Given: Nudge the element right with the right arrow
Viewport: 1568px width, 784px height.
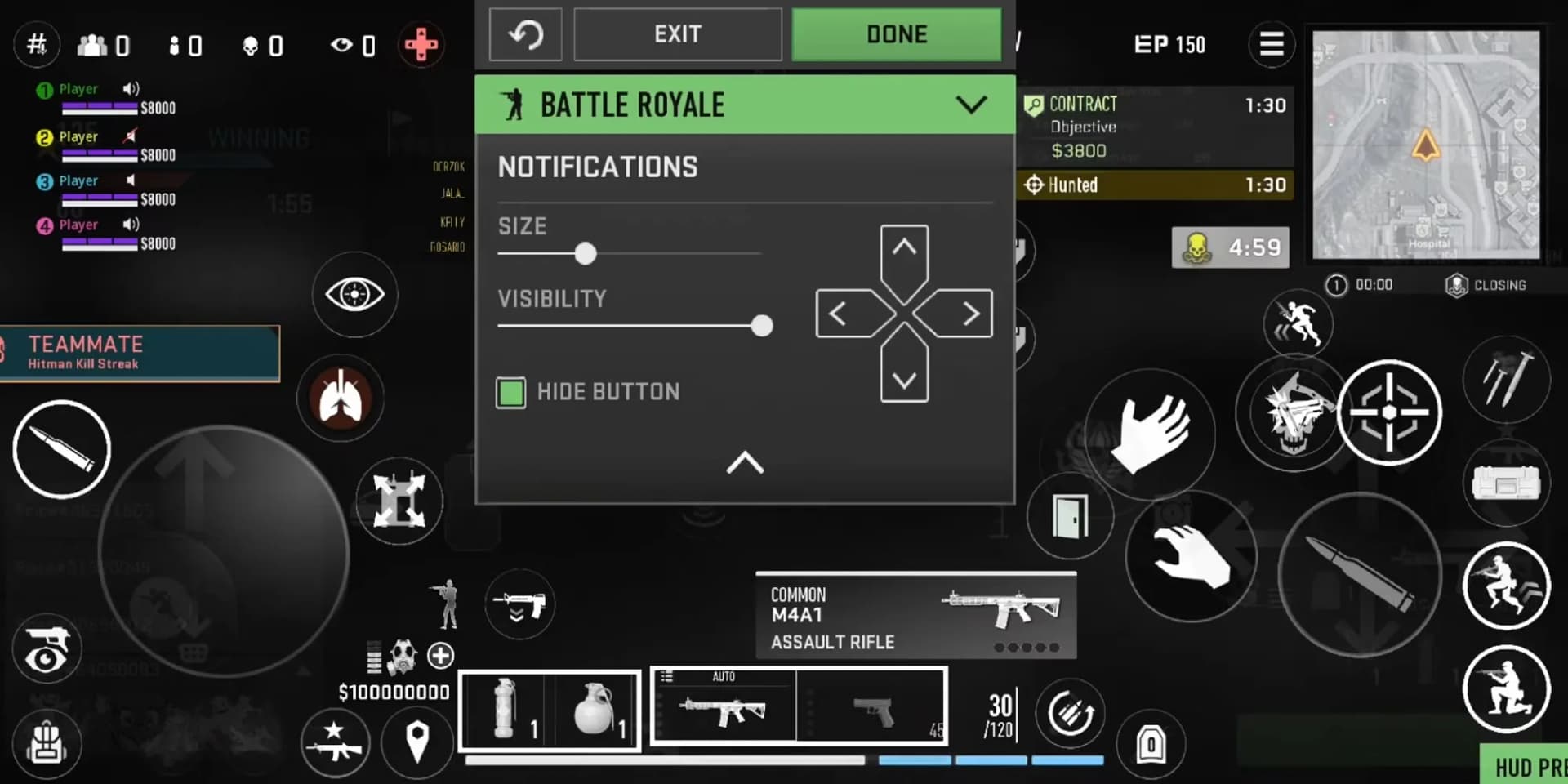Looking at the screenshot, I should click(x=969, y=314).
